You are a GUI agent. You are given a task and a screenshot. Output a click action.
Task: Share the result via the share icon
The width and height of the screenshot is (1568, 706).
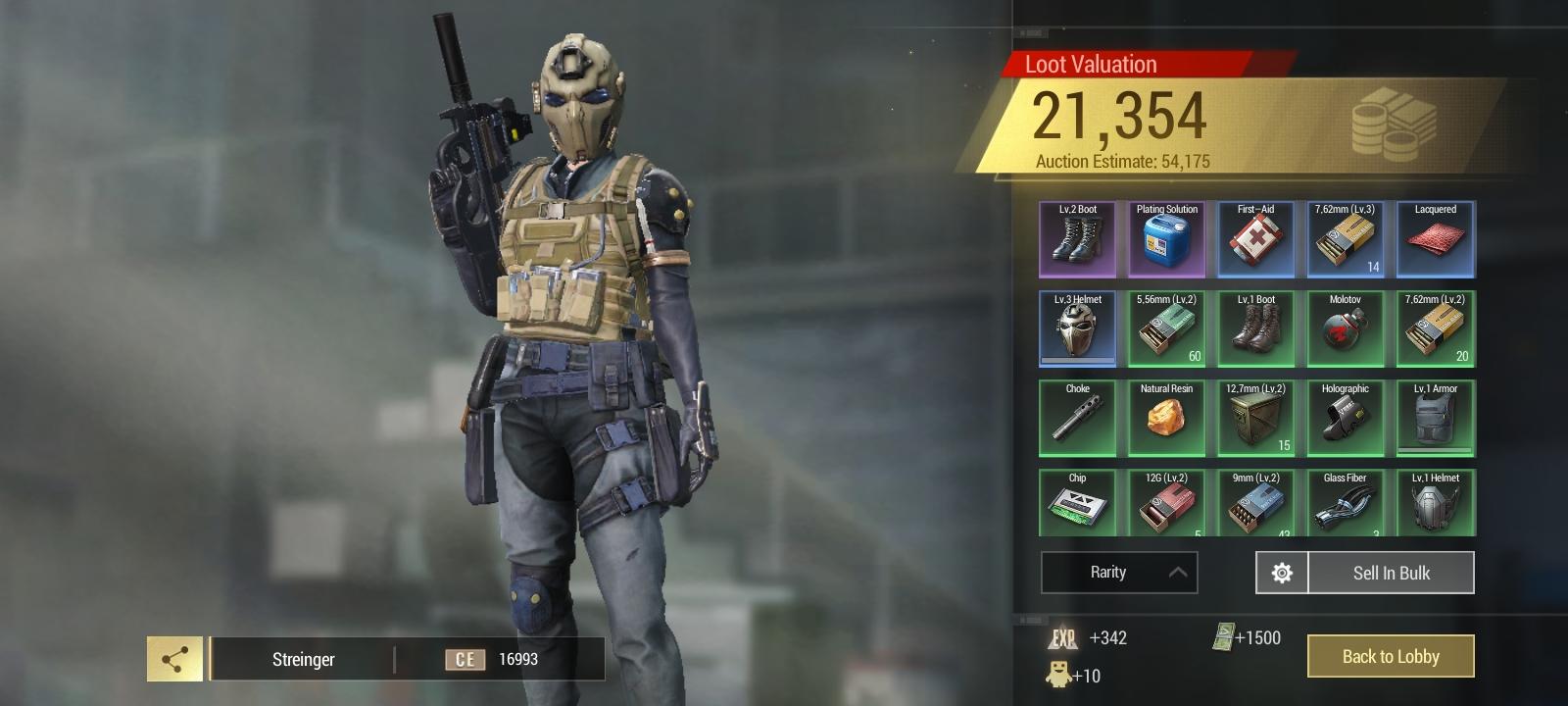pos(174,659)
